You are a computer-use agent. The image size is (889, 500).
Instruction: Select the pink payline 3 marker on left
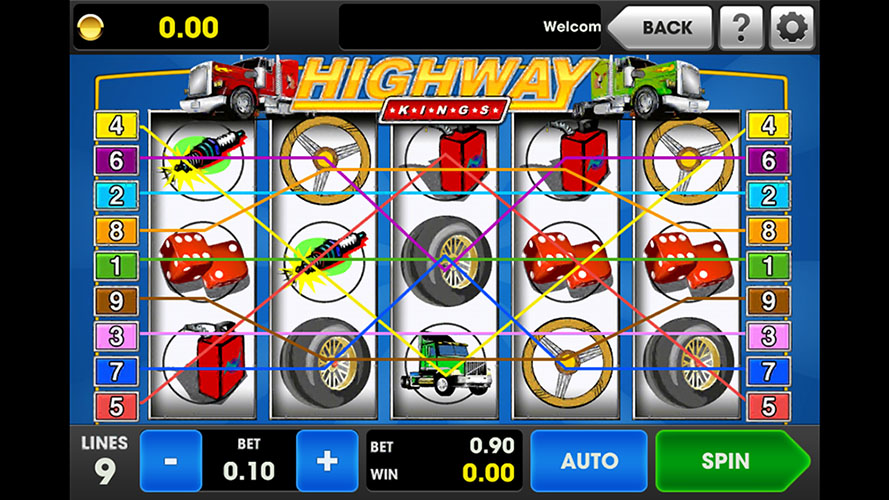point(117,336)
